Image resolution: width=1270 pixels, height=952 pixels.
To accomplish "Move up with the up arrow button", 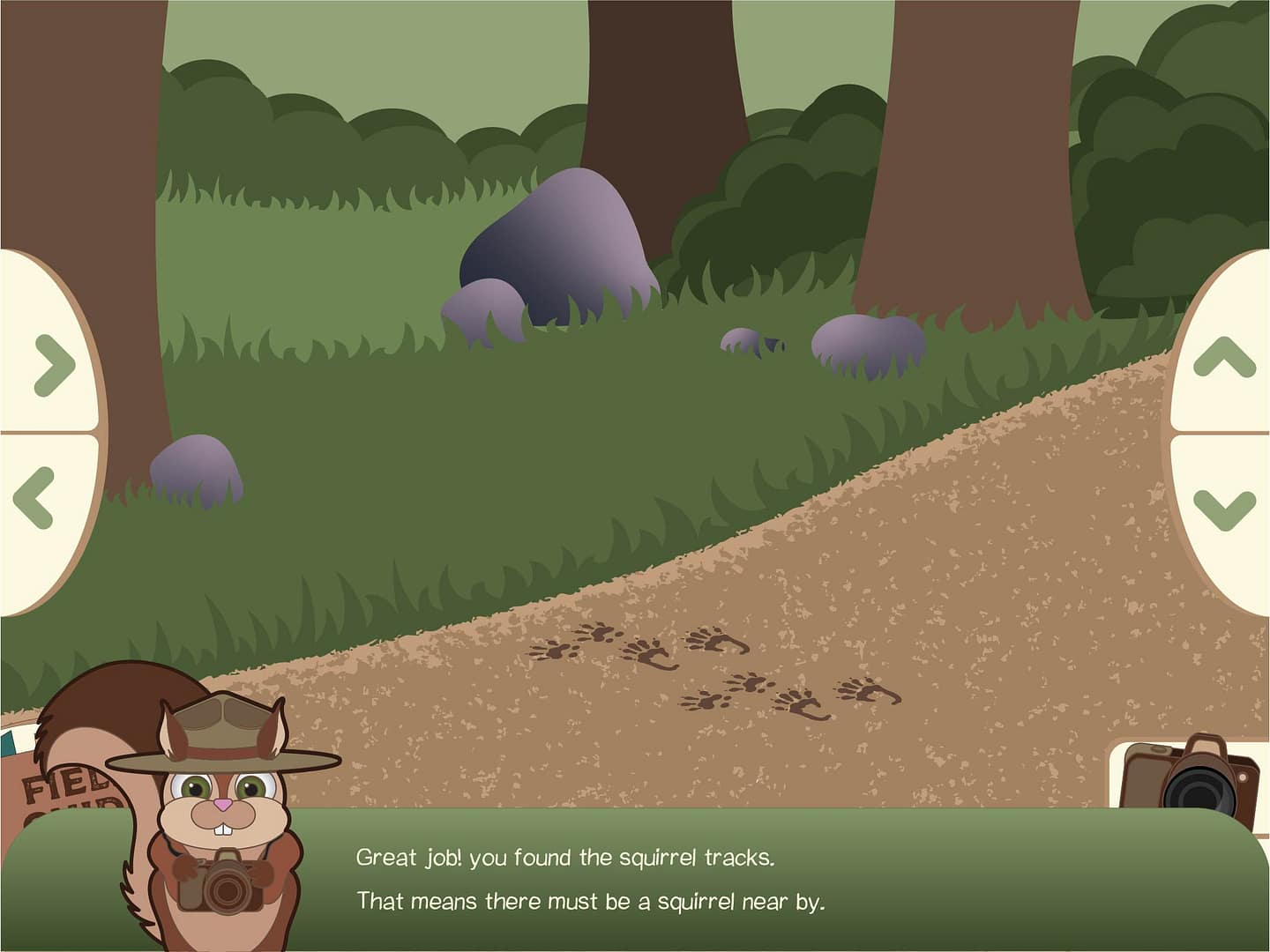I will click(1224, 357).
